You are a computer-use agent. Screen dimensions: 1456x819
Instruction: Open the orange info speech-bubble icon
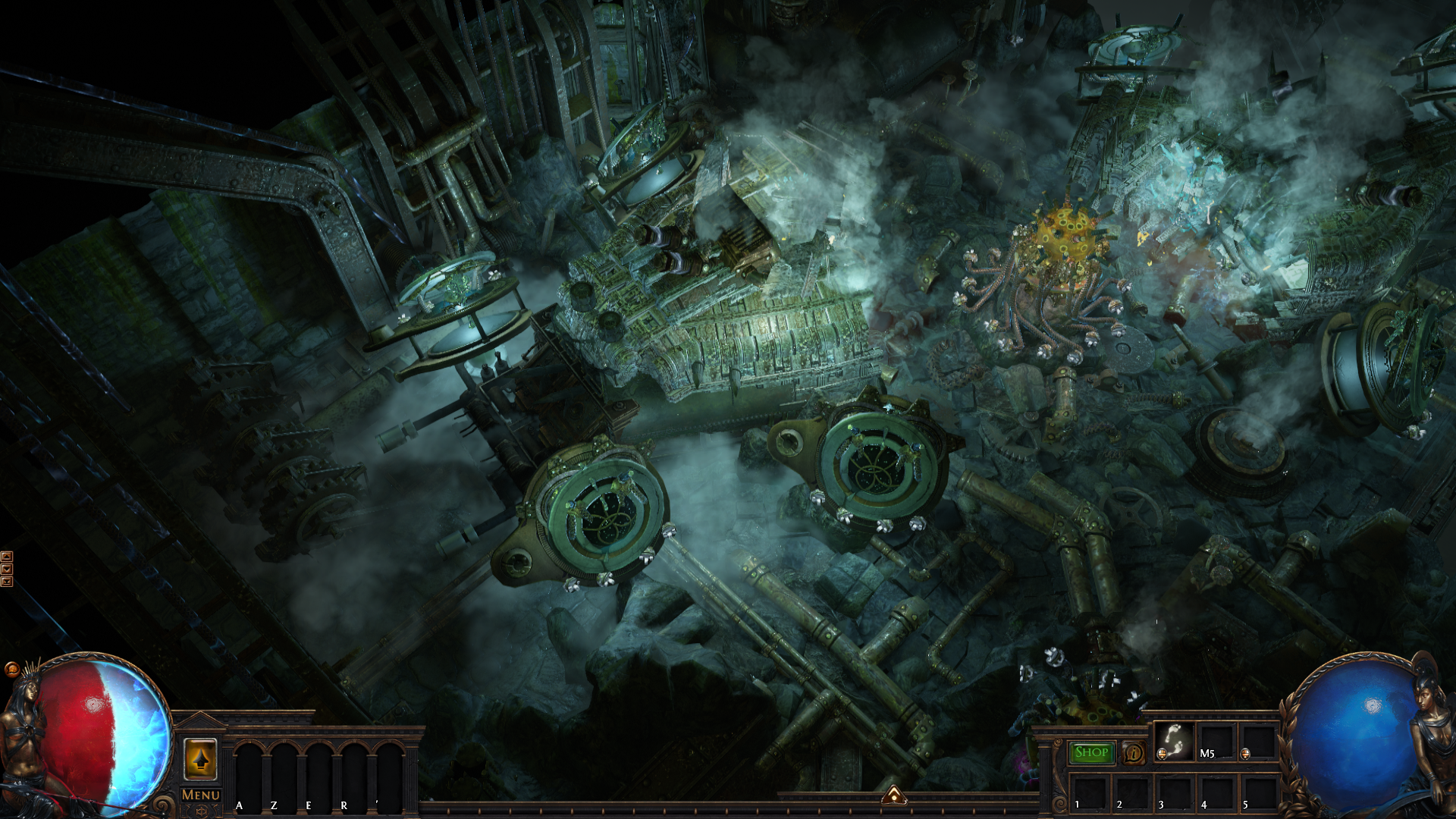[x=1134, y=753]
